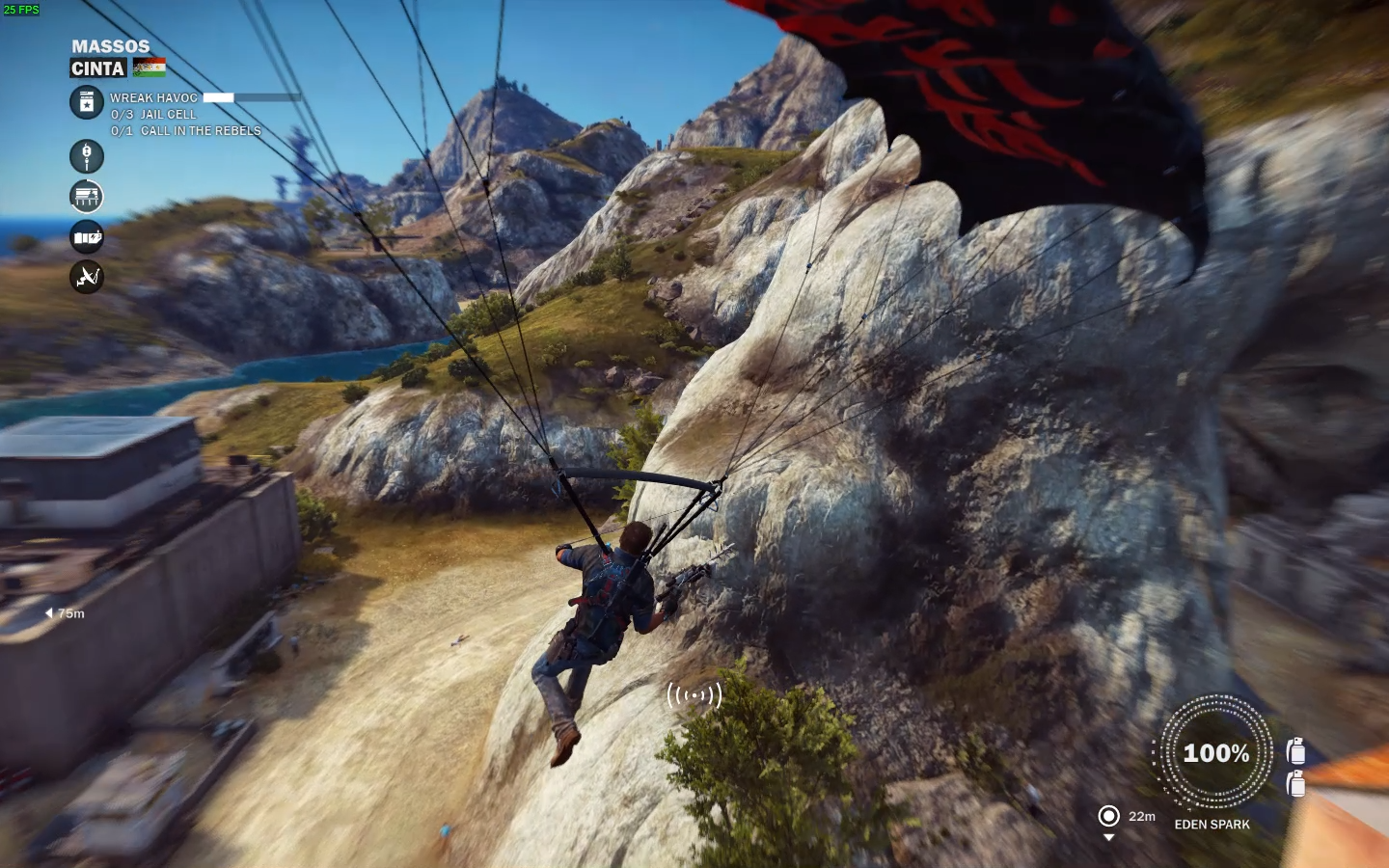The image size is (1389, 868).
Task: Click the Cinta settlement flag
Action: [150, 68]
